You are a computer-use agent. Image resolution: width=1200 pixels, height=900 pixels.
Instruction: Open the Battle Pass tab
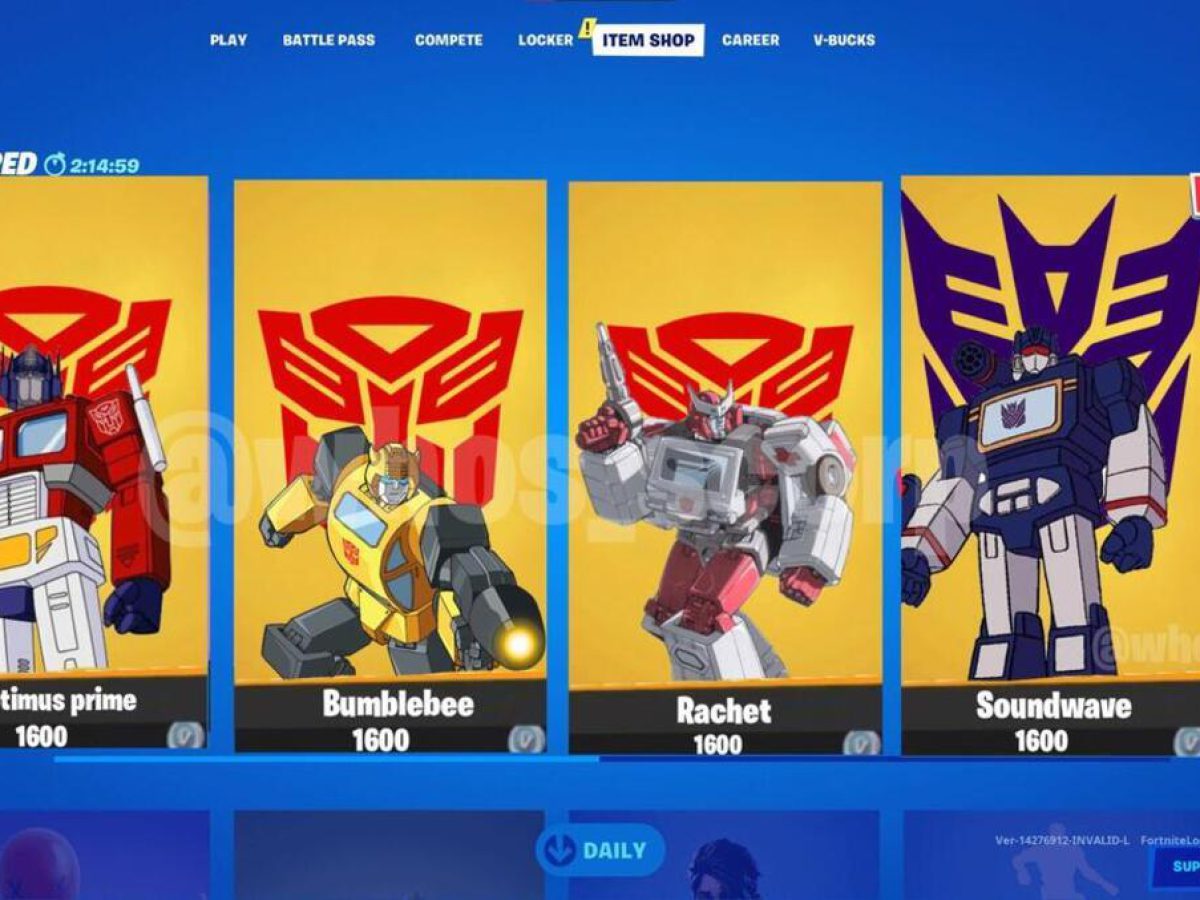point(329,40)
